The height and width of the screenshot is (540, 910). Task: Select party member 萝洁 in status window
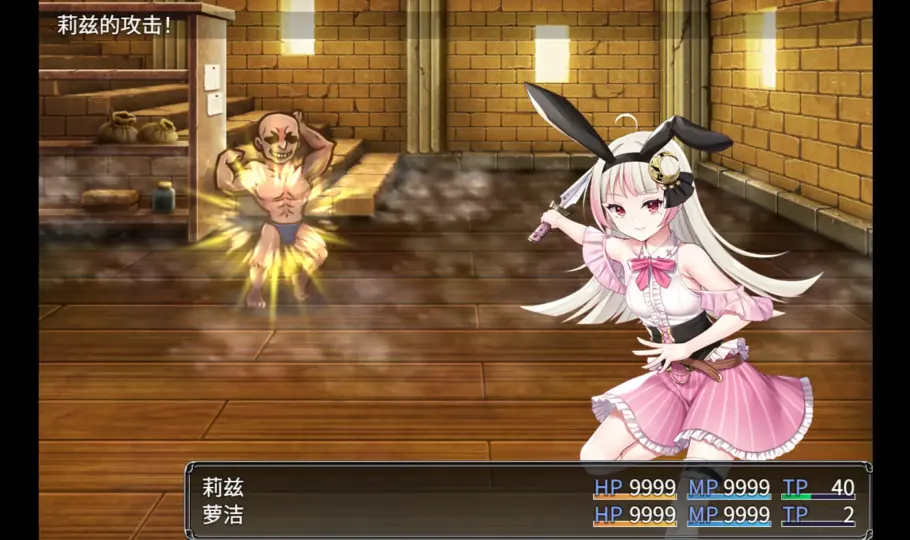pos(224,516)
